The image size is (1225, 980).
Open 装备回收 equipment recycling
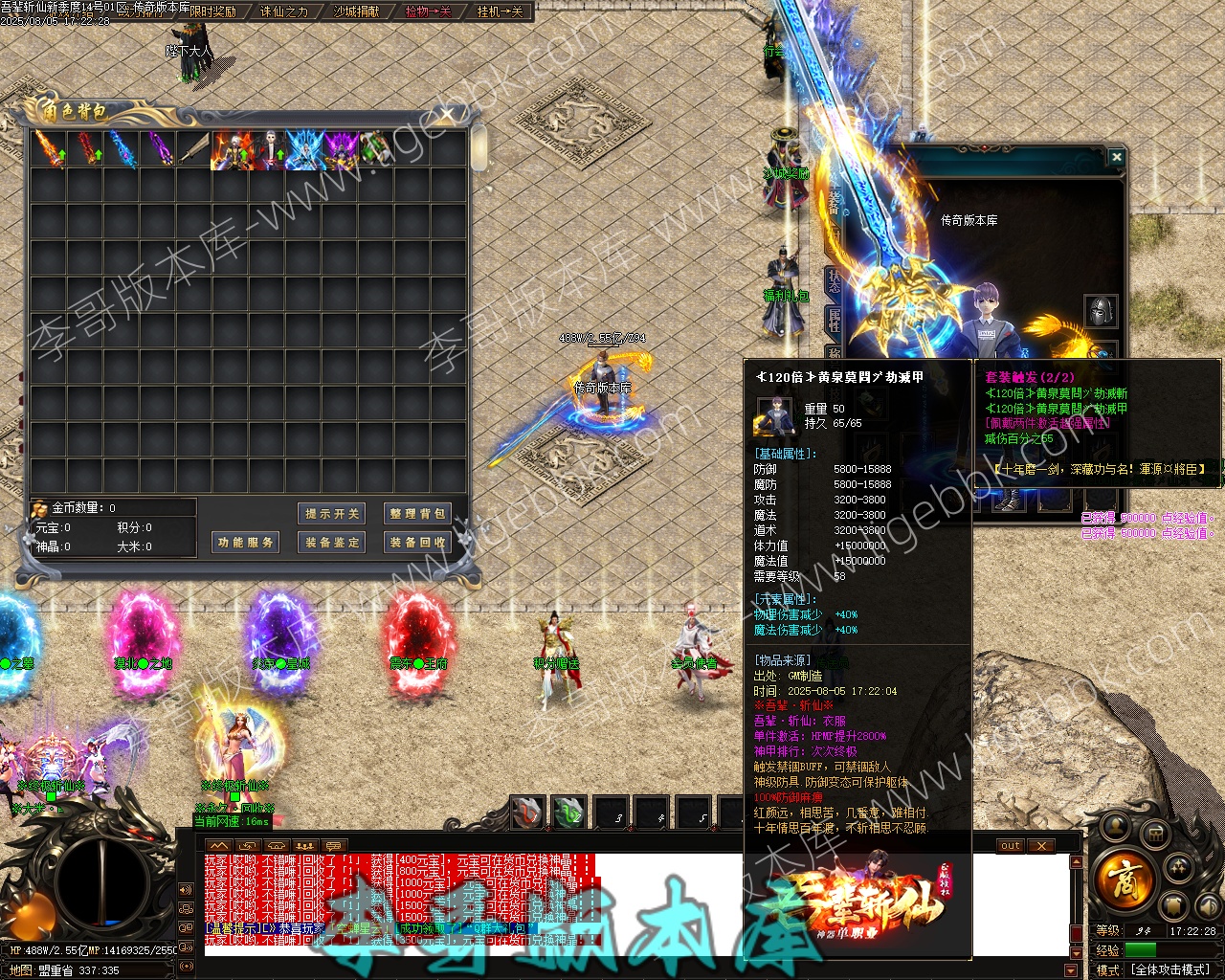tap(416, 543)
